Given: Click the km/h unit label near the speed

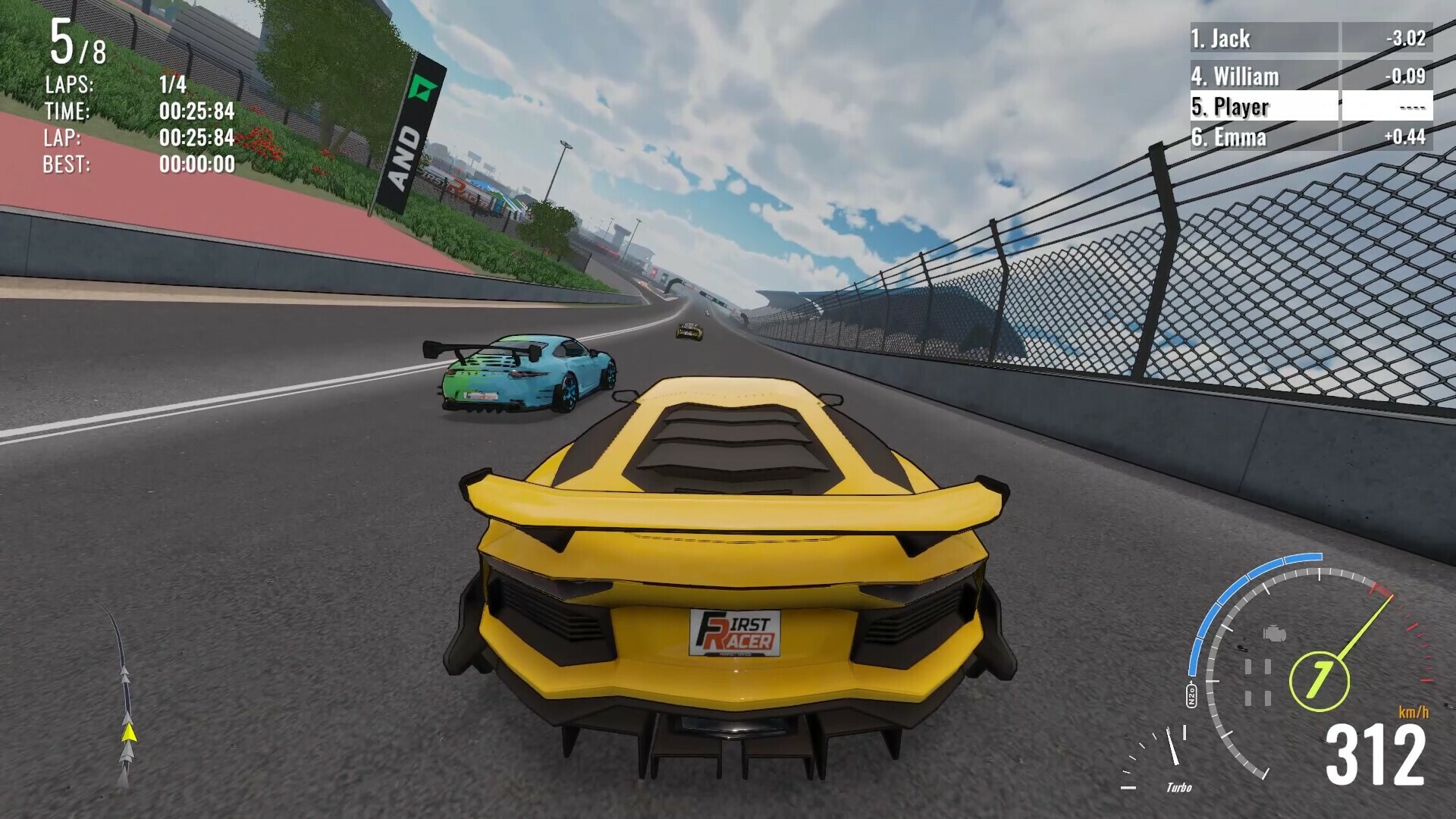Looking at the screenshot, I should tap(1414, 711).
